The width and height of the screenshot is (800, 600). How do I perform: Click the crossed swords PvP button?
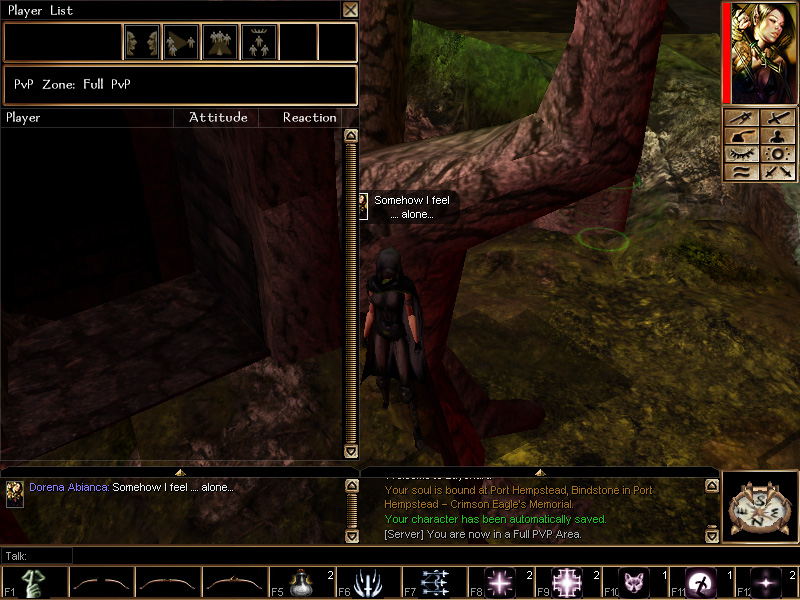(777, 172)
